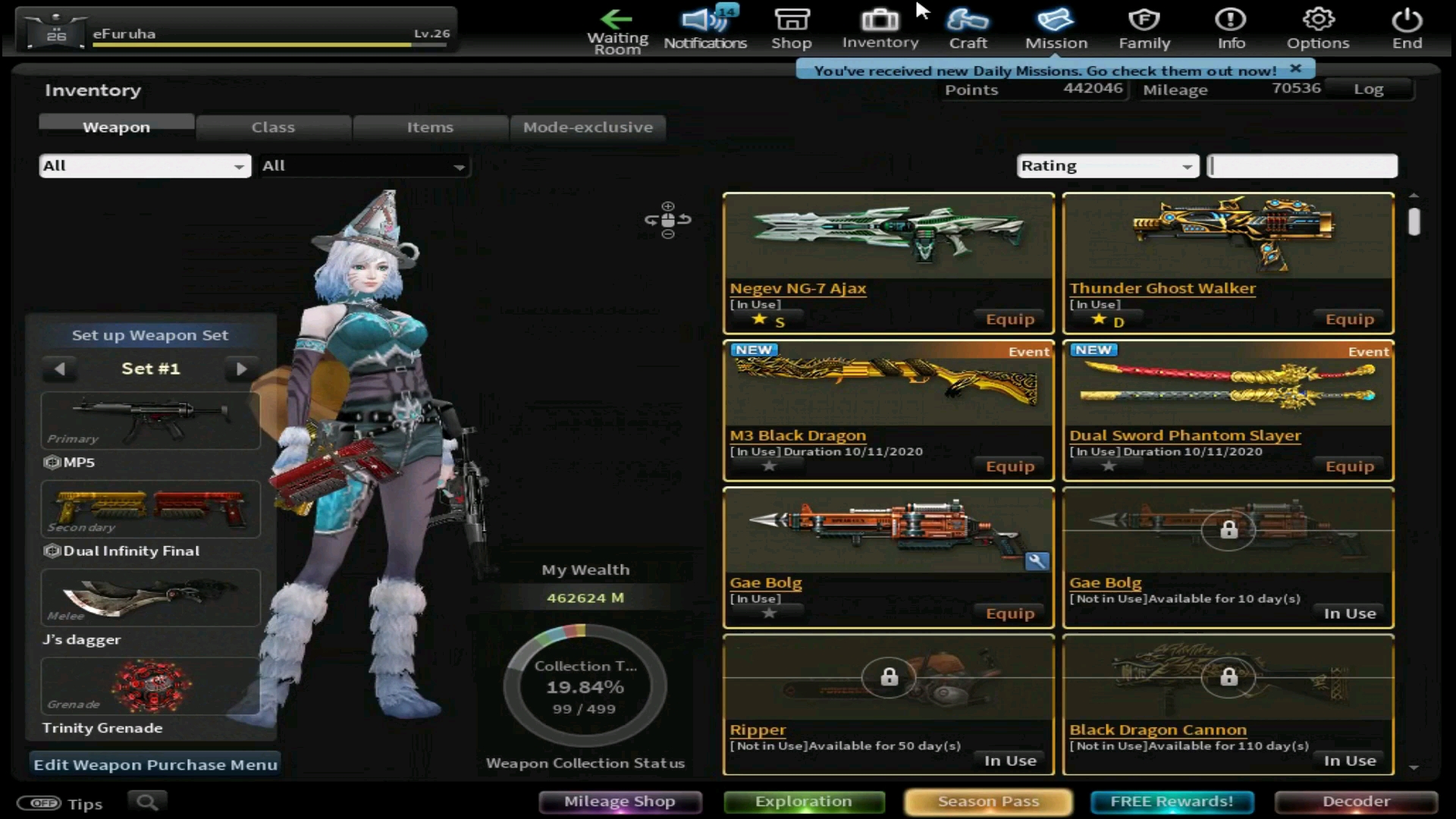1456x819 pixels.
Task: Switch to the Mode-exclusive tab
Action: tap(588, 127)
